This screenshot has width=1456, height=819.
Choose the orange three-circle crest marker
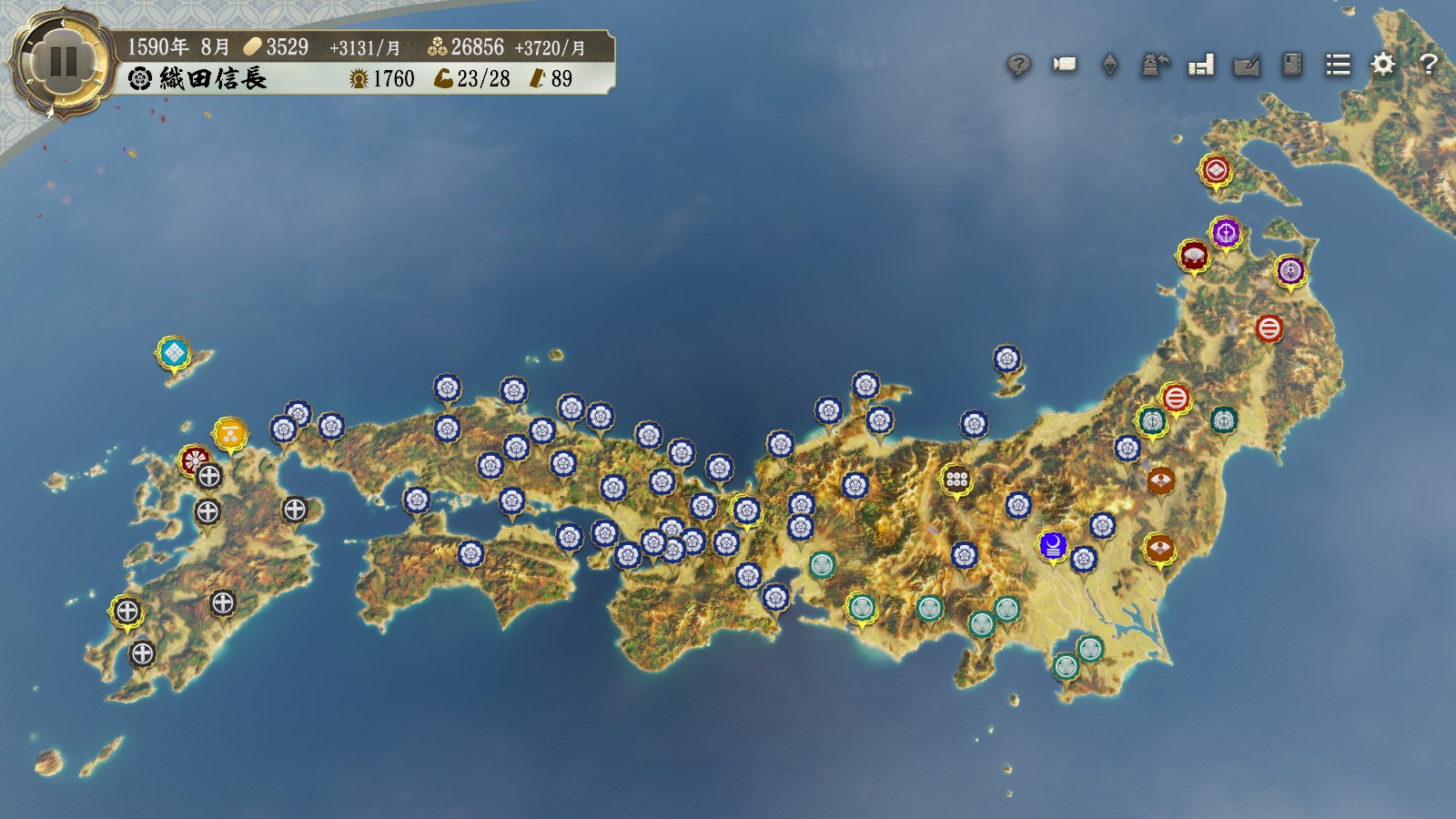pyautogui.click(x=230, y=434)
